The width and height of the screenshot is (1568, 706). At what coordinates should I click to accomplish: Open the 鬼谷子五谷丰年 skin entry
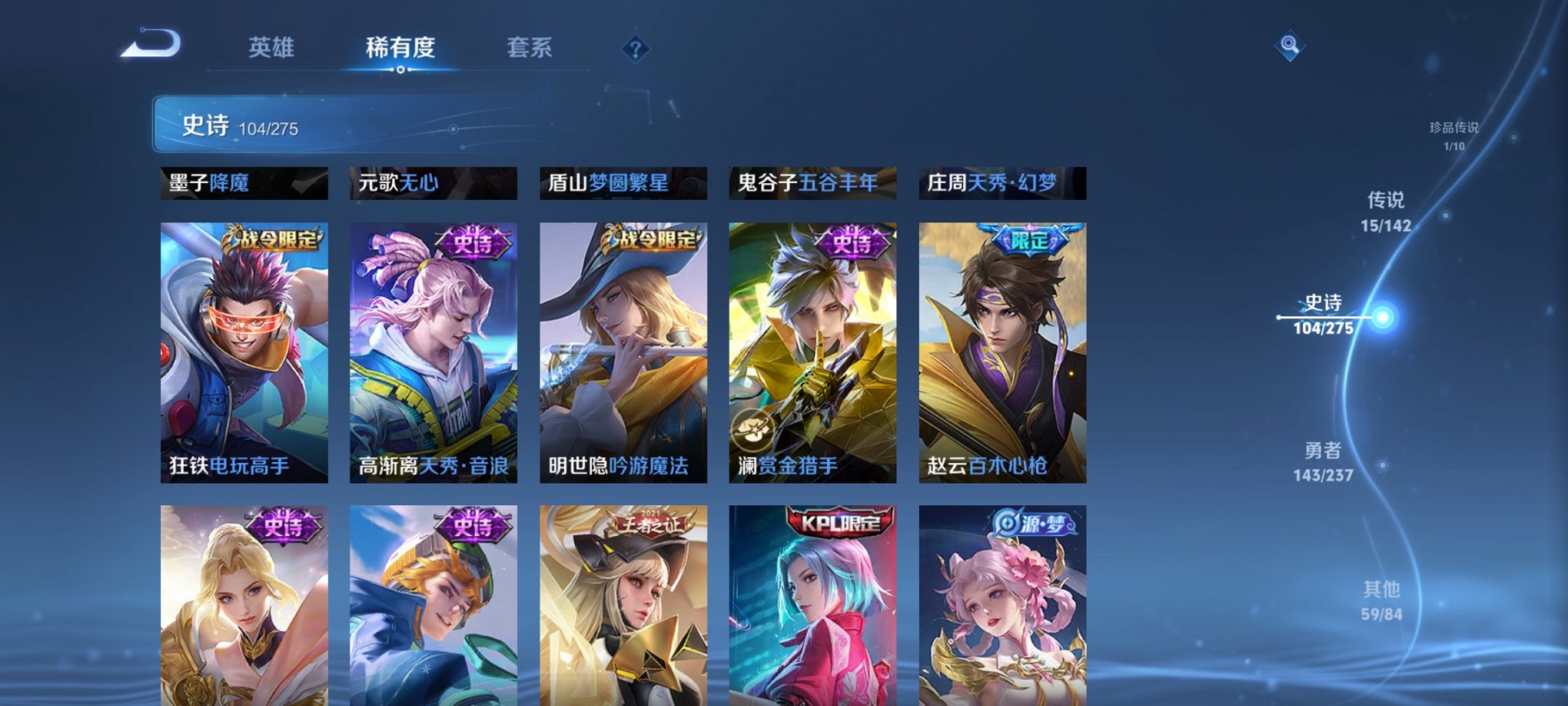coord(812,184)
